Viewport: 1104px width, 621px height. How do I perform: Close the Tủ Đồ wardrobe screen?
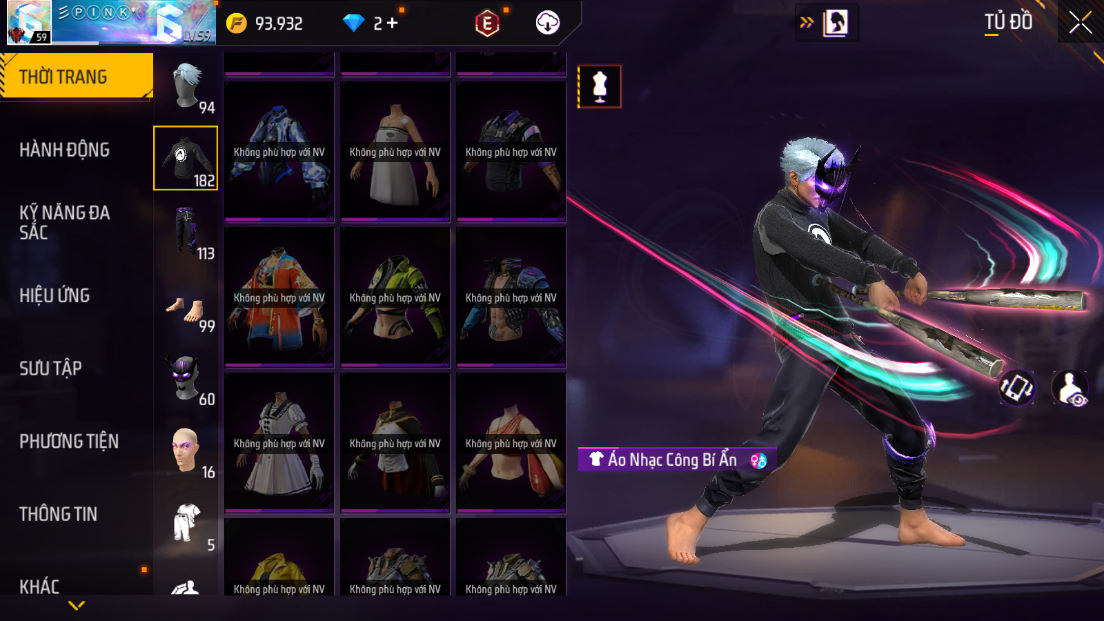tap(1080, 22)
